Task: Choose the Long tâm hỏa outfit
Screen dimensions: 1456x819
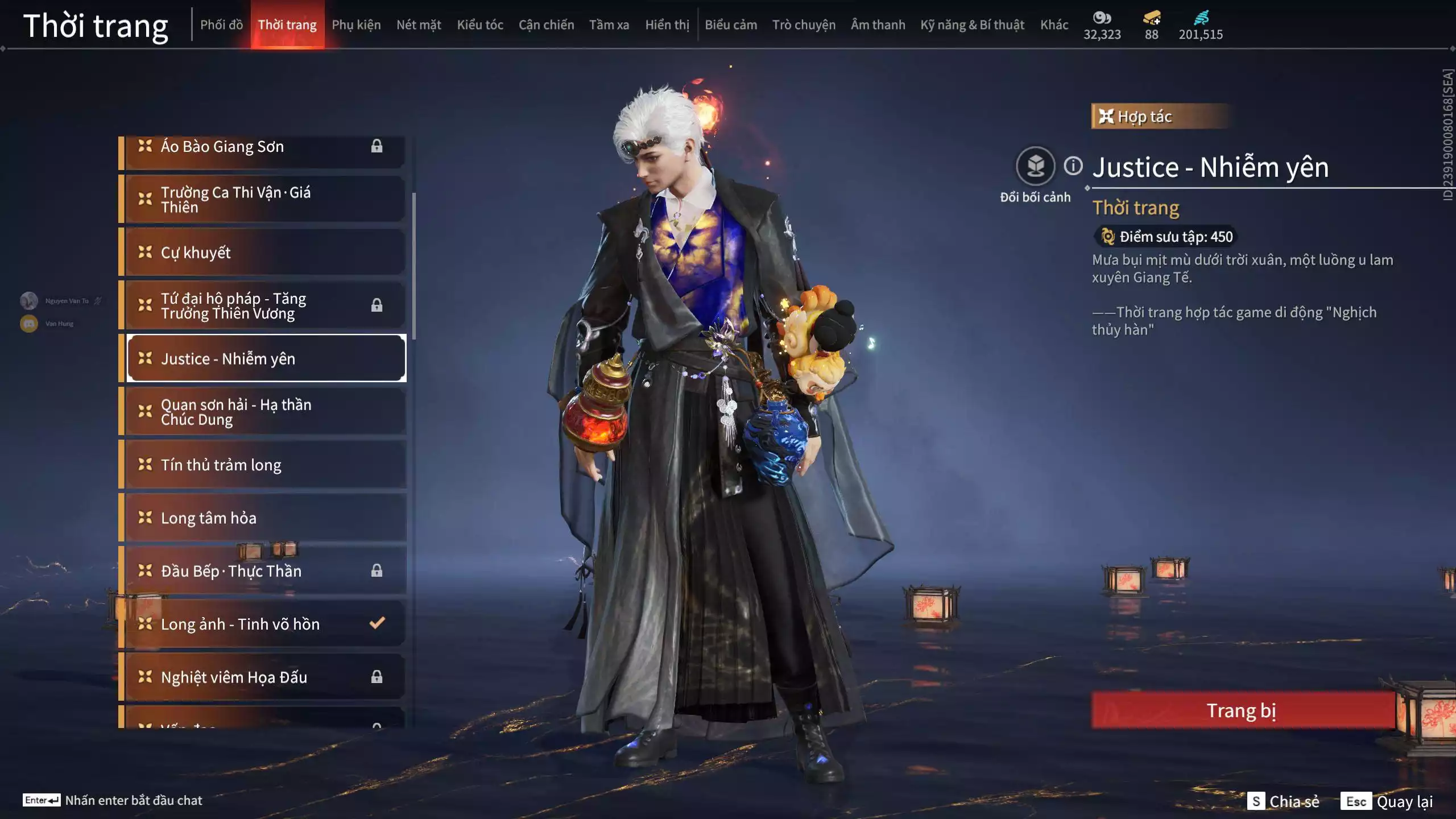Action: tap(265, 518)
